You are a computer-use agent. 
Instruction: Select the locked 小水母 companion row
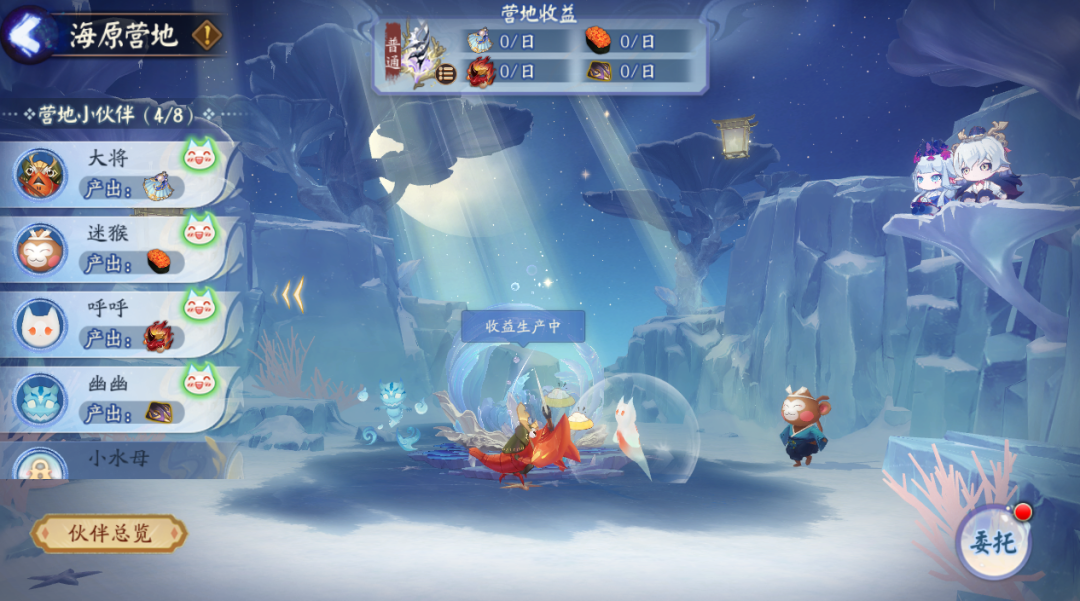pos(120,460)
